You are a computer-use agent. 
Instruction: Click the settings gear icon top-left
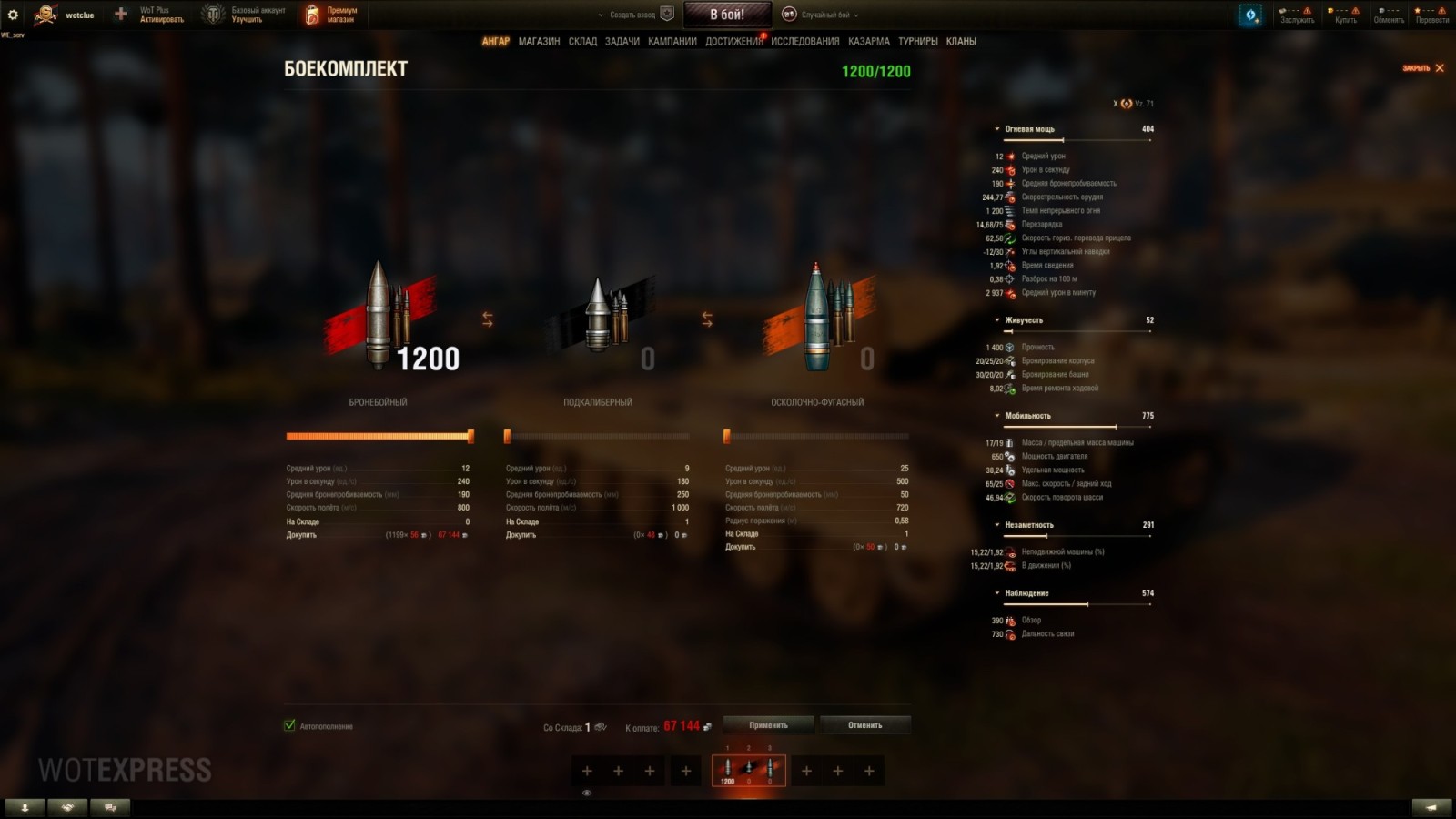click(15, 14)
